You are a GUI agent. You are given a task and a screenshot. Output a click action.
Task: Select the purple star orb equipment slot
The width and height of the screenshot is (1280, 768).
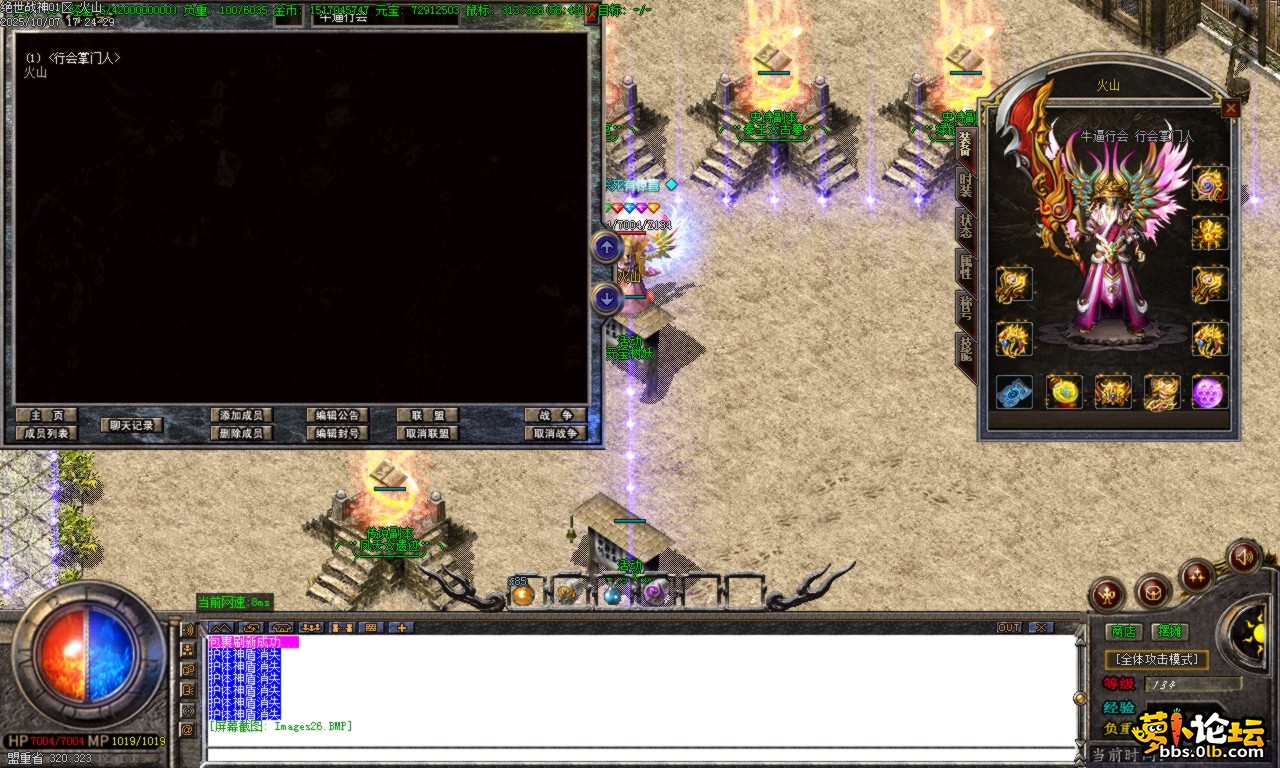click(1209, 392)
